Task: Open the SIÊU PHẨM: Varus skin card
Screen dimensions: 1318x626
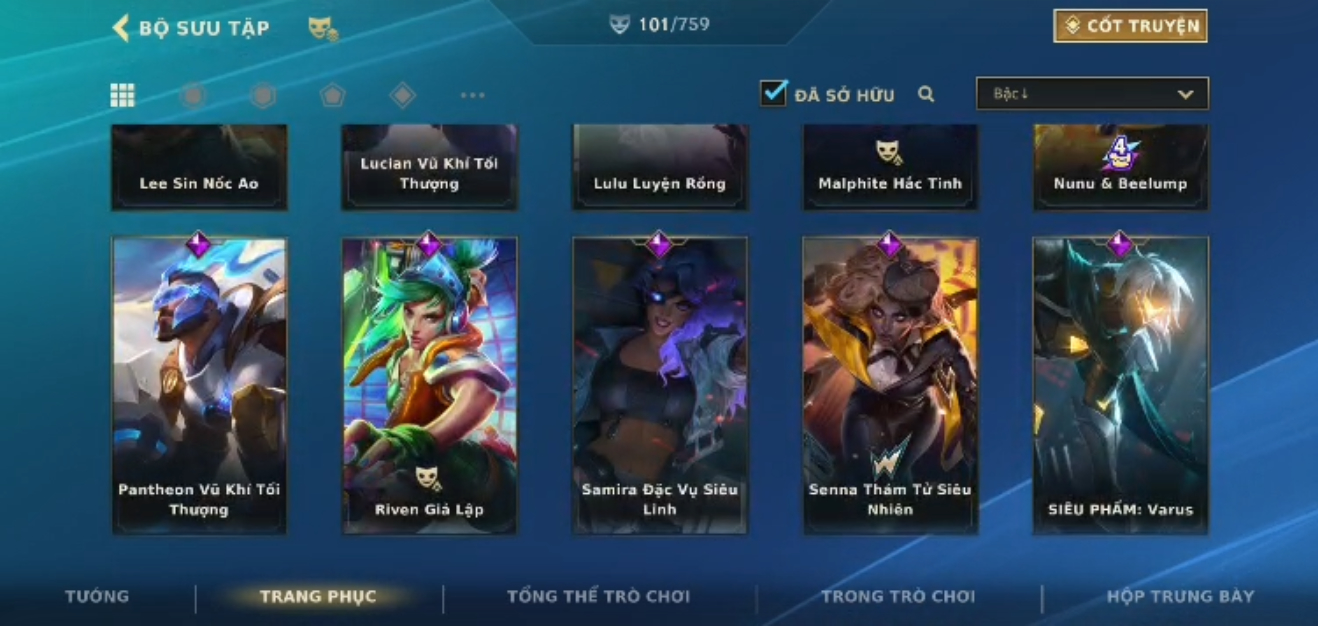Action: pos(1120,385)
